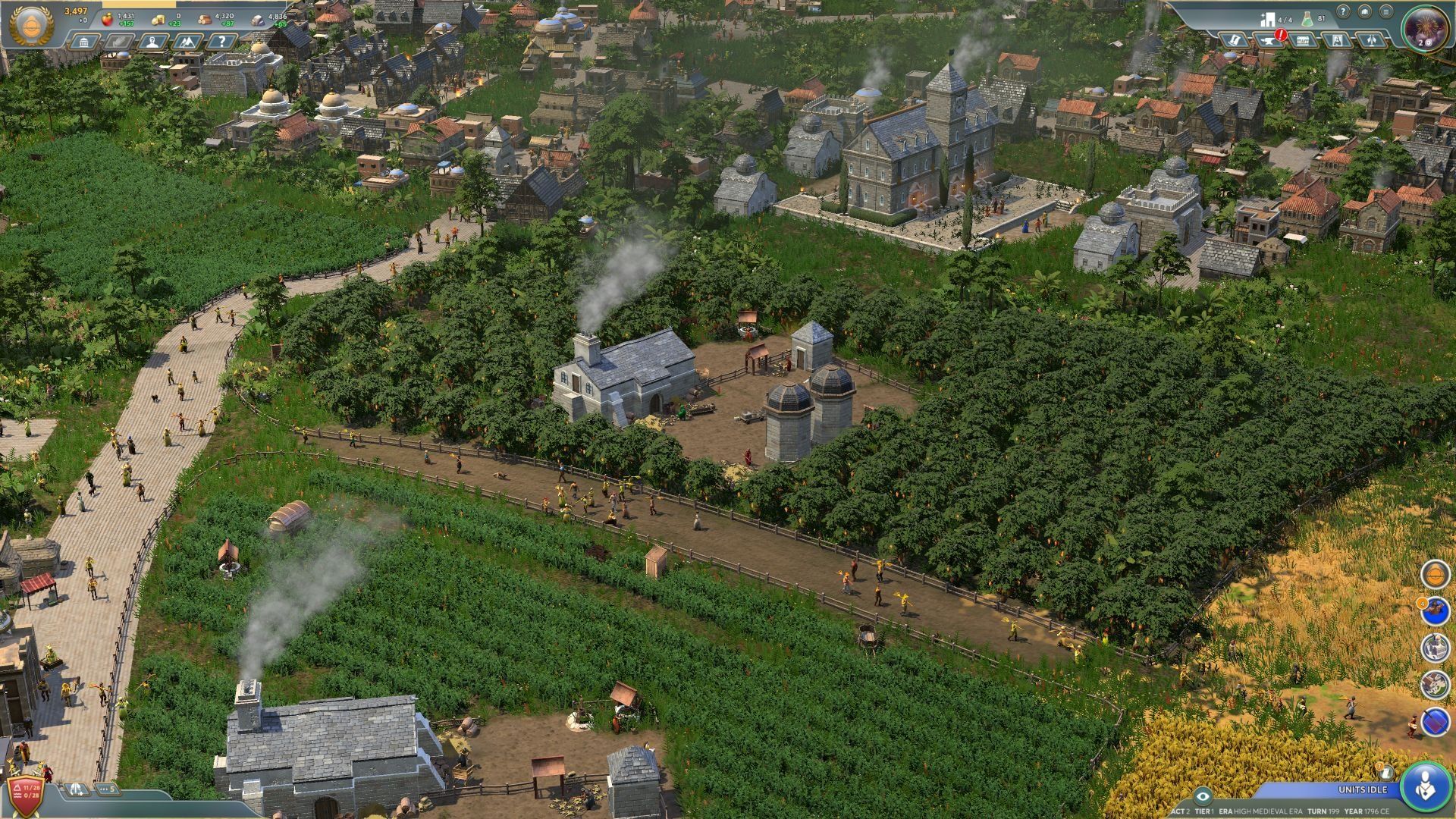Open the domed government building panel
Screen dimensions: 1456x819
click(83, 41)
